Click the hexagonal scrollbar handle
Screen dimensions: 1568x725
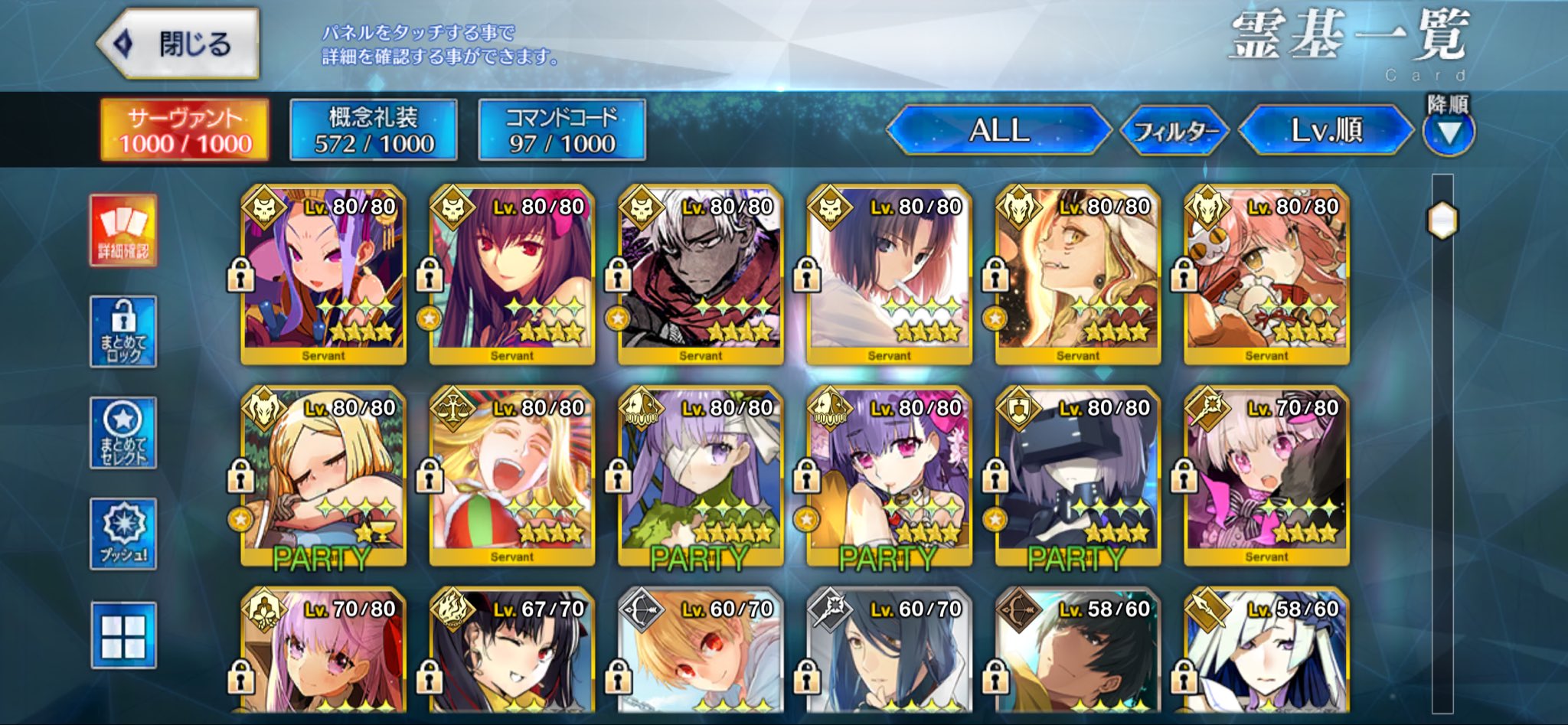[1442, 221]
